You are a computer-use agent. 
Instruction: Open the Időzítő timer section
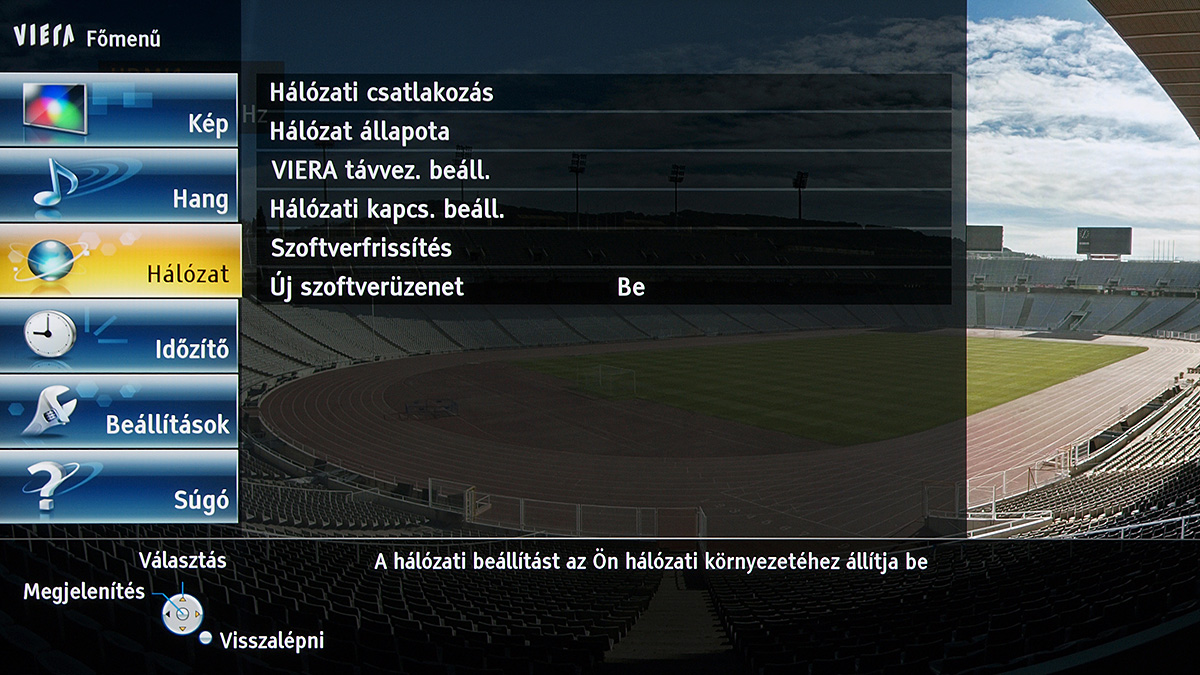pos(120,335)
